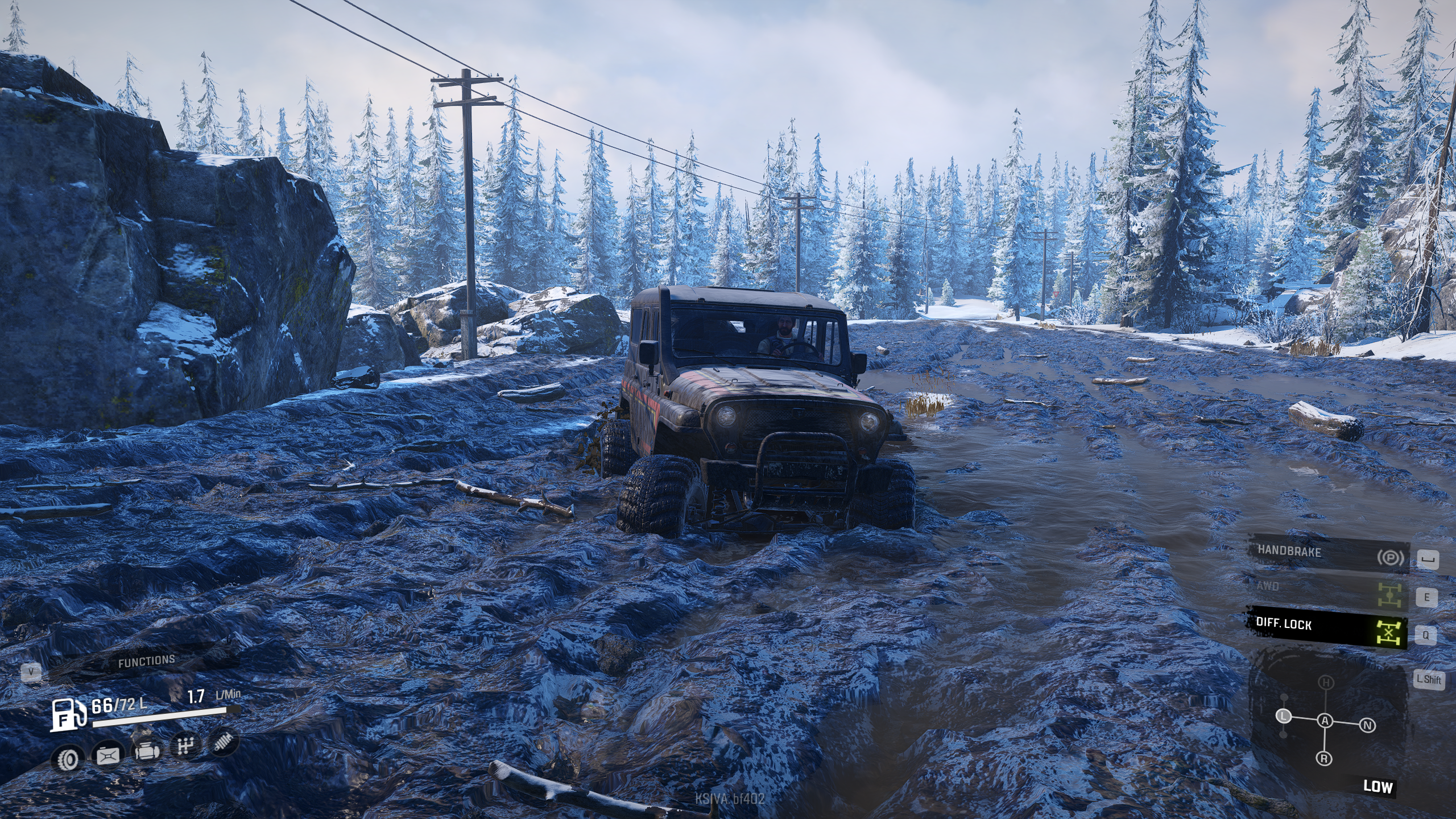Inspect the engine damage icon
The width and height of the screenshot is (1456, 819).
[x=146, y=751]
